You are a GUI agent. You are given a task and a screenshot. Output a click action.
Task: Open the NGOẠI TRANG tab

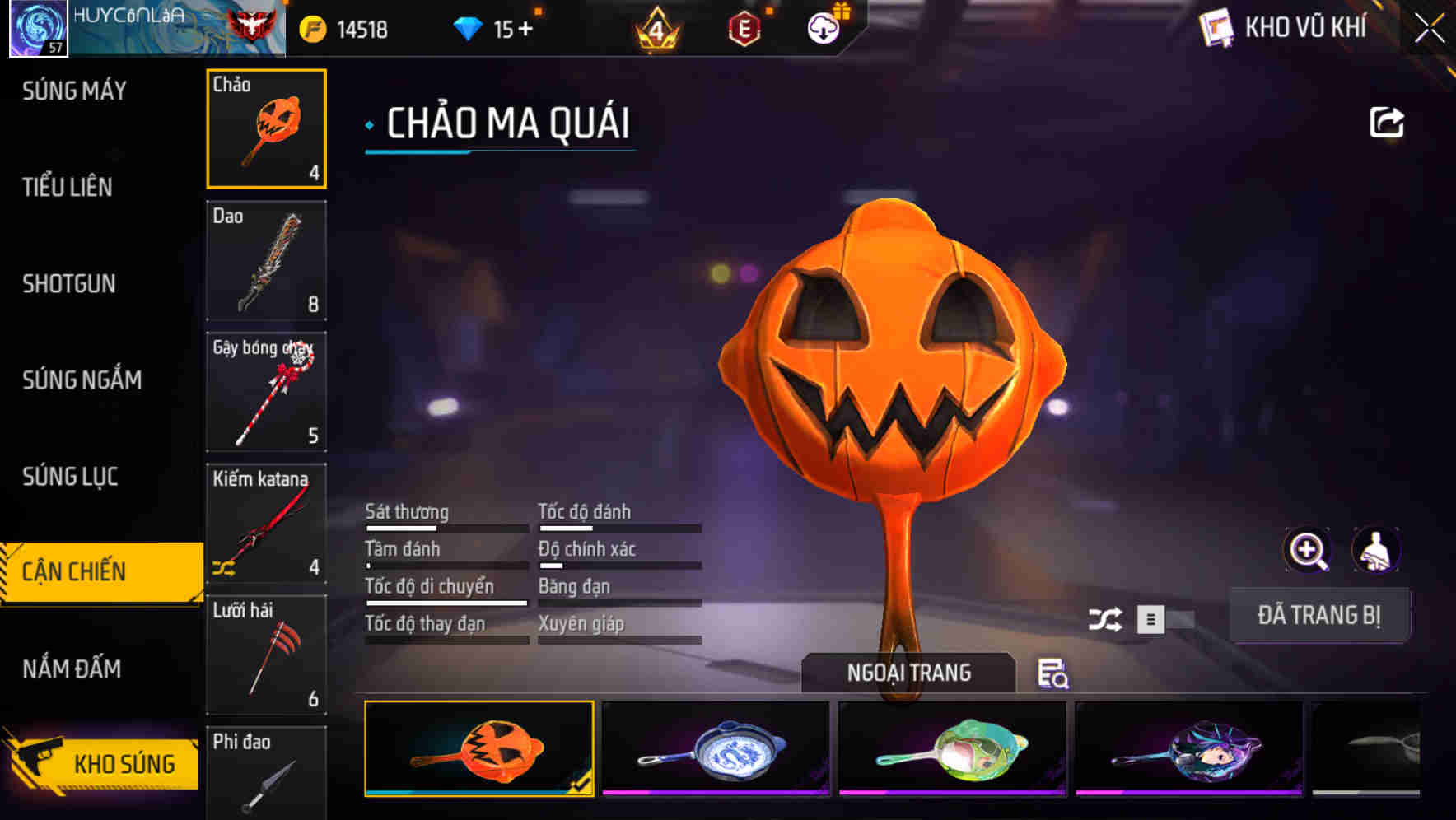[909, 673]
